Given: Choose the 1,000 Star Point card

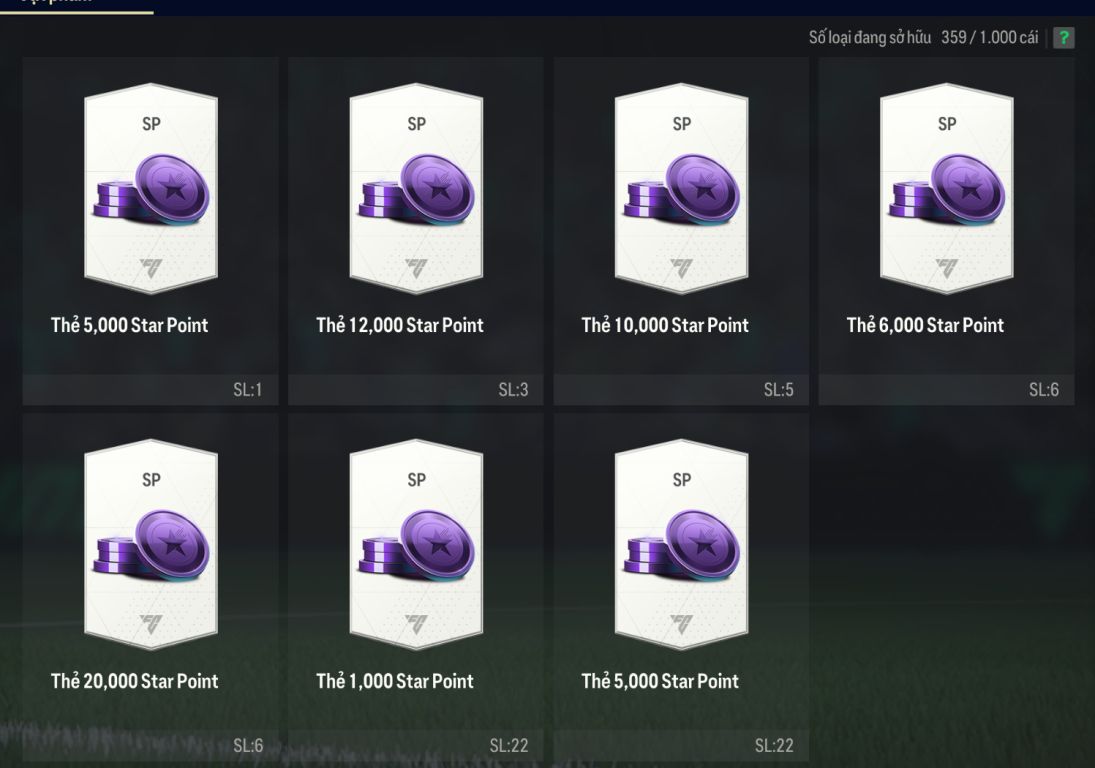Looking at the screenshot, I should [416, 546].
